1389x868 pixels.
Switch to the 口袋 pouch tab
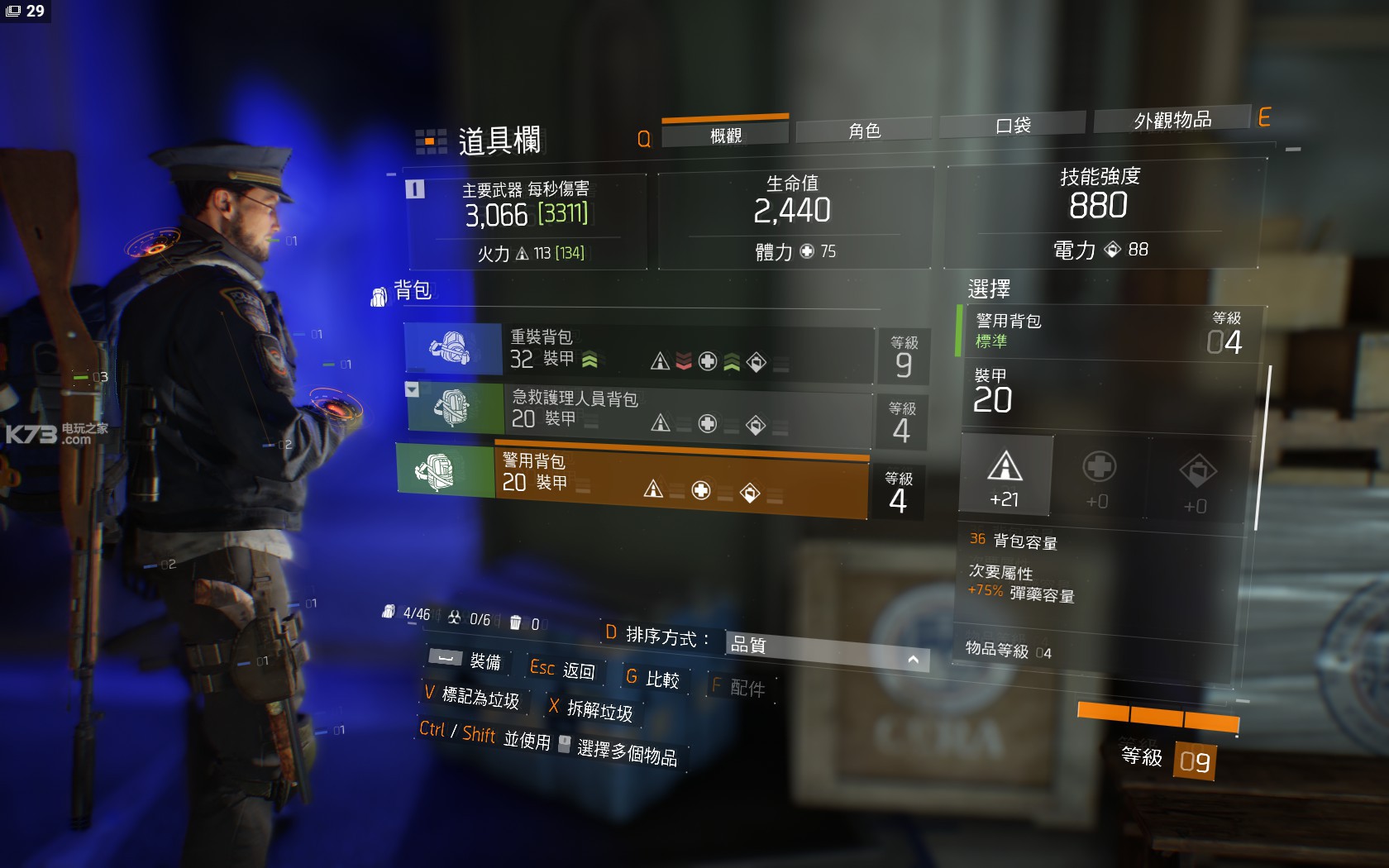pos(1012,125)
